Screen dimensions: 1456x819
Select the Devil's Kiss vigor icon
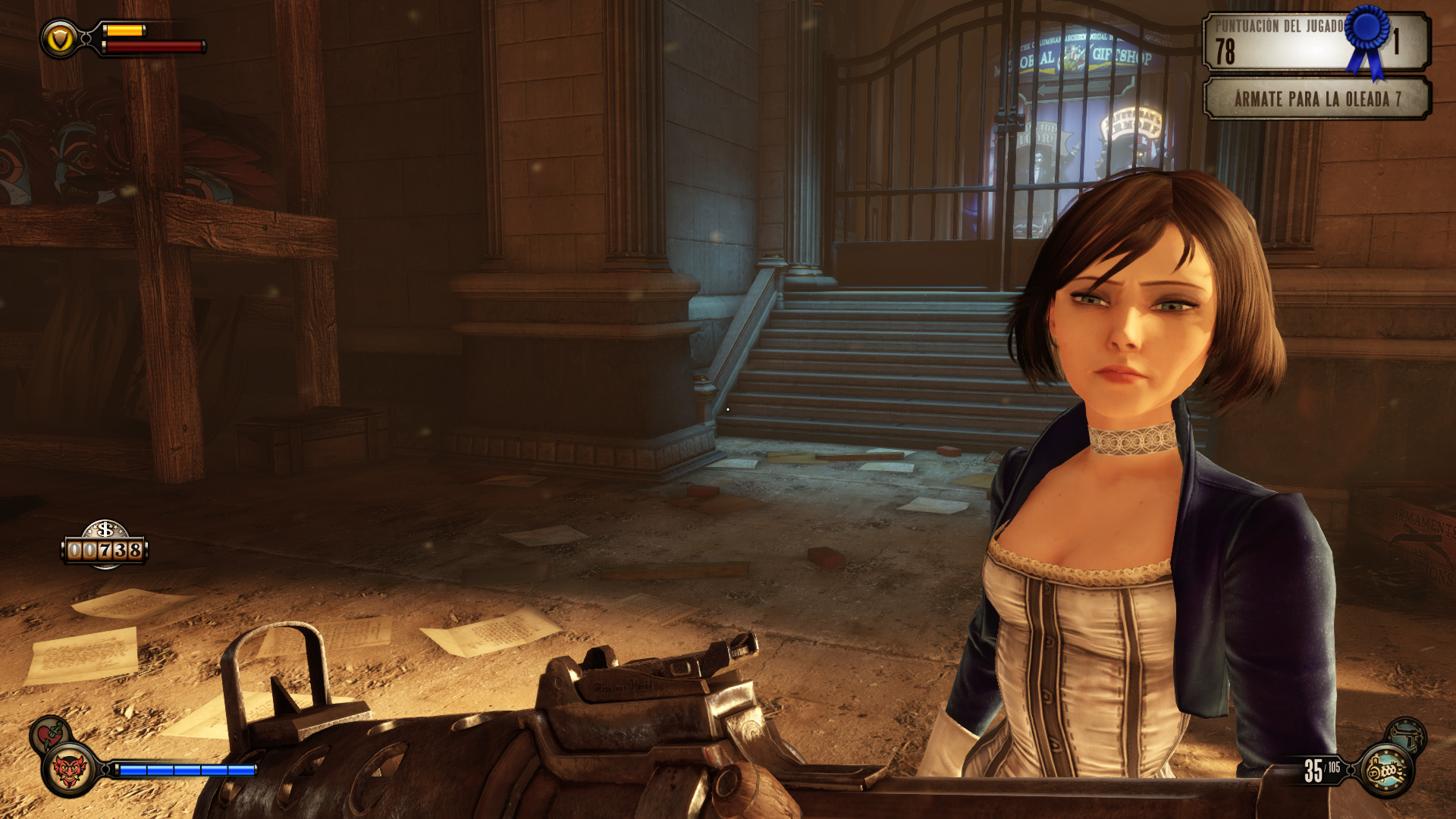click(69, 770)
